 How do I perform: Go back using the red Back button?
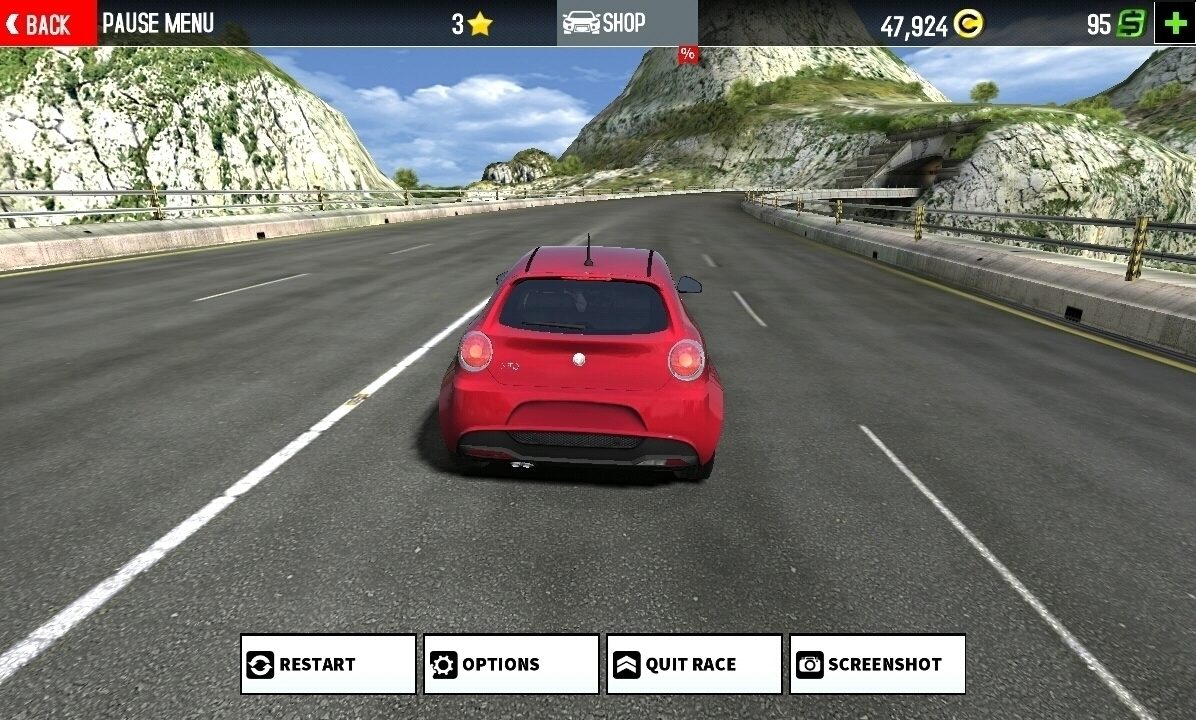48,23
